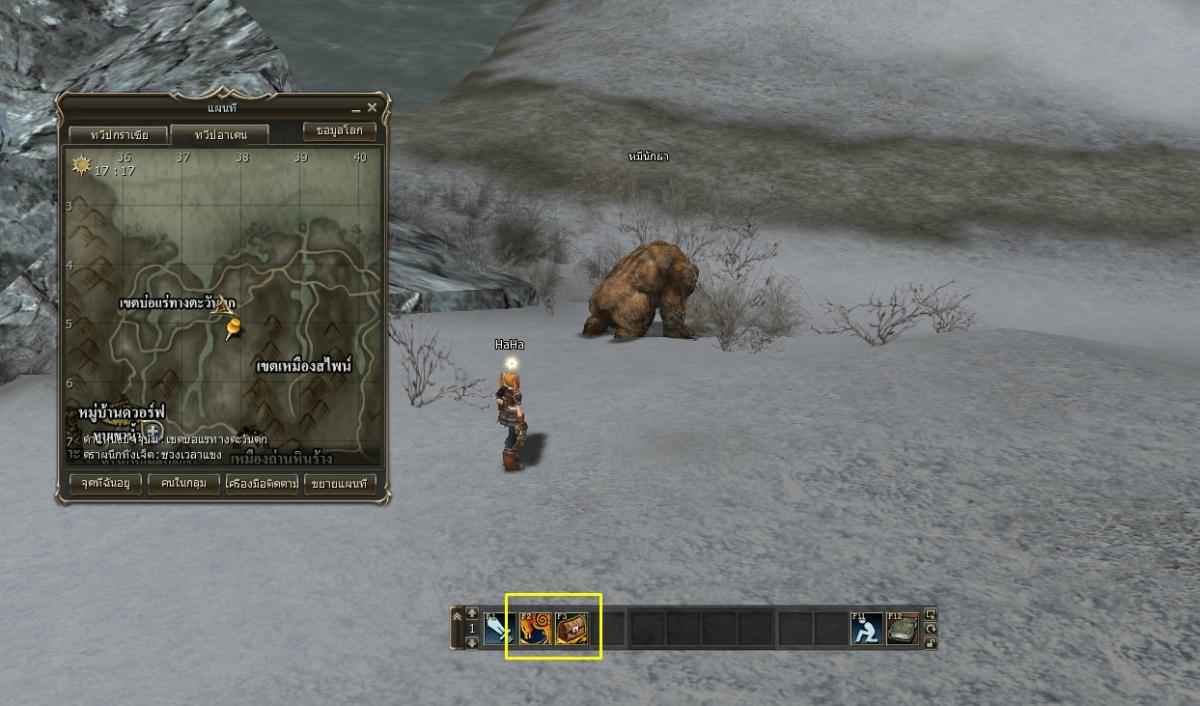The width and height of the screenshot is (1200, 706).
Task: Click the round plus marker near the village
Action: [x=152, y=431]
